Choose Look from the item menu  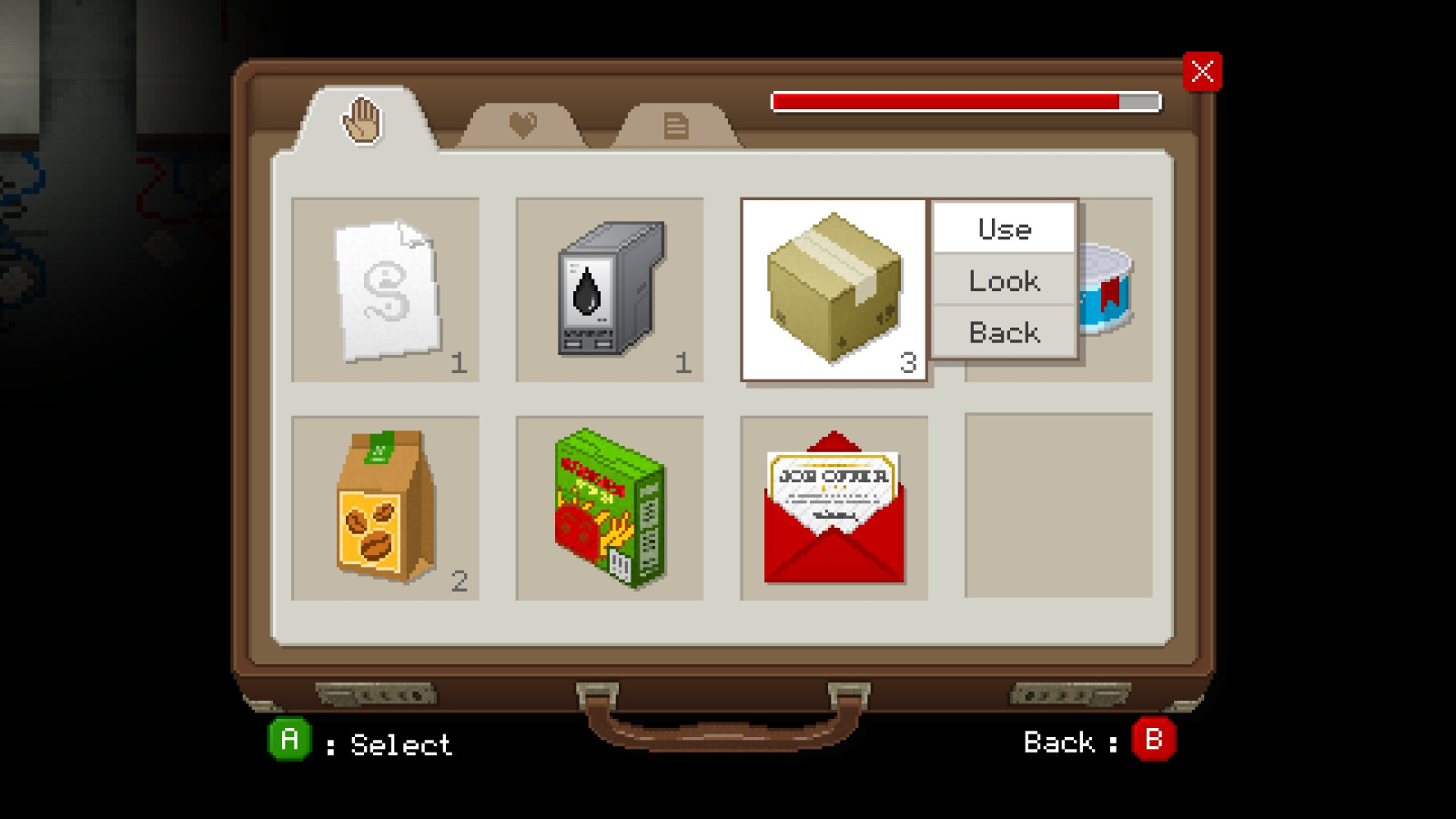(x=1004, y=280)
